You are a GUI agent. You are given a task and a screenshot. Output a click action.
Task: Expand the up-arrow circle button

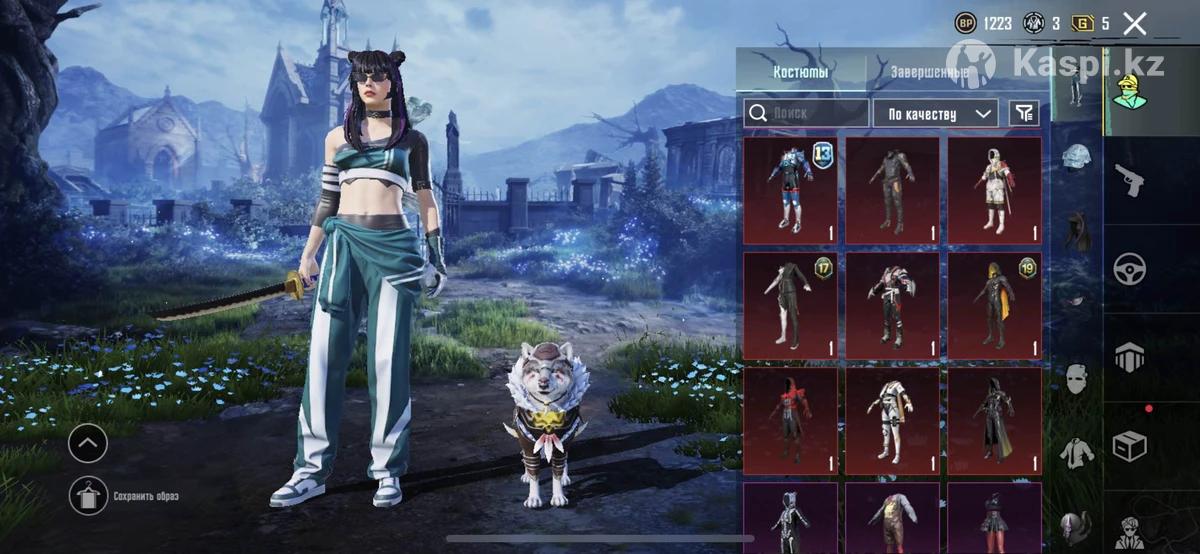point(88,443)
